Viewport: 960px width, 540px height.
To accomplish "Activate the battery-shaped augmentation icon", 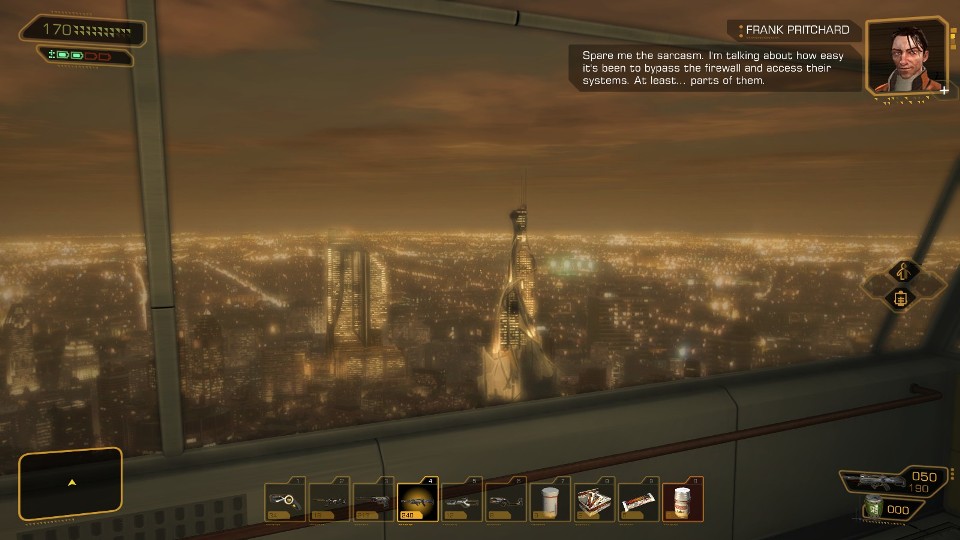I will [x=901, y=298].
